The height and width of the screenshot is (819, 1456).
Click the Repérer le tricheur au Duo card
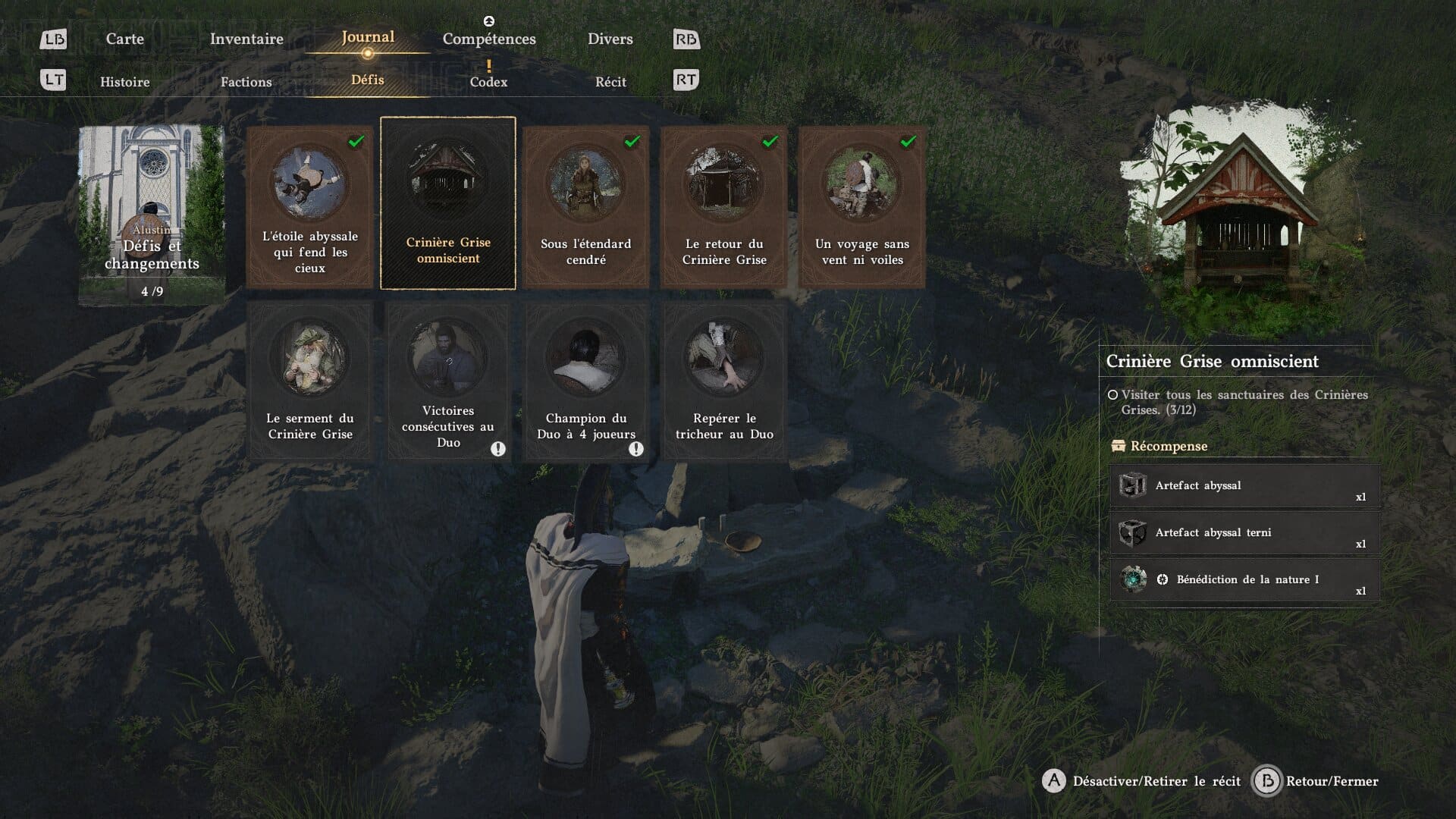coord(723,381)
